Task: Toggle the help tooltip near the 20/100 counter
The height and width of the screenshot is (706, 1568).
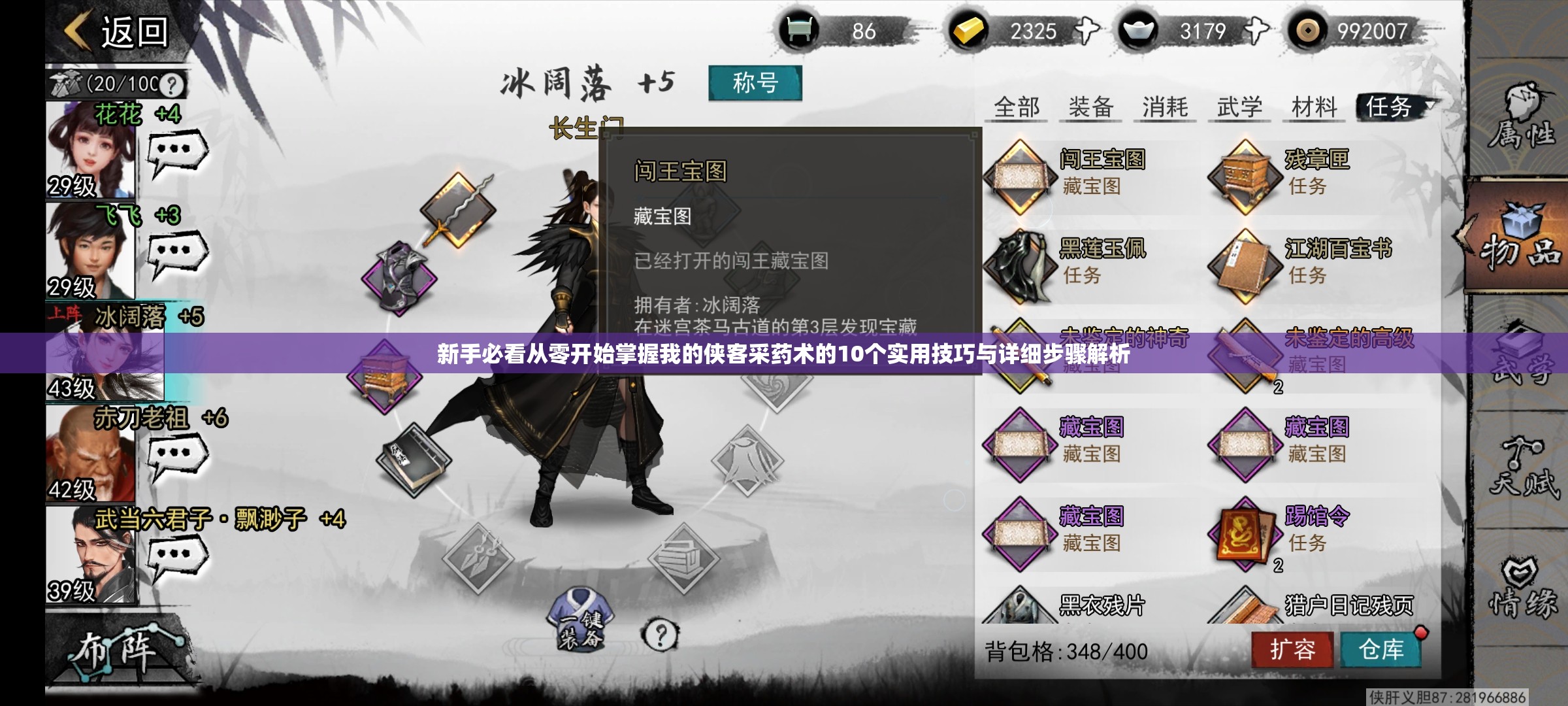Action: (172, 85)
